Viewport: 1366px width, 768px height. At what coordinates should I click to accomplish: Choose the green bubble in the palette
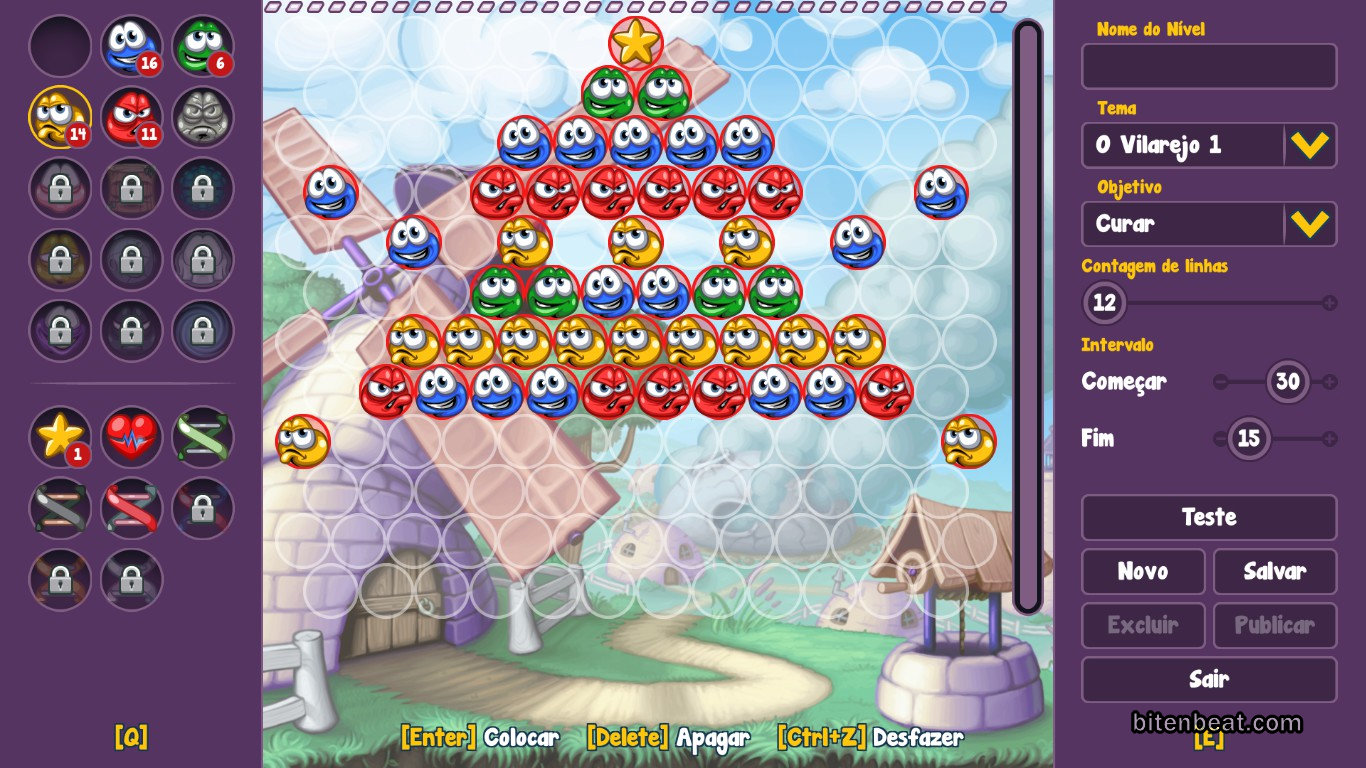tap(202, 45)
